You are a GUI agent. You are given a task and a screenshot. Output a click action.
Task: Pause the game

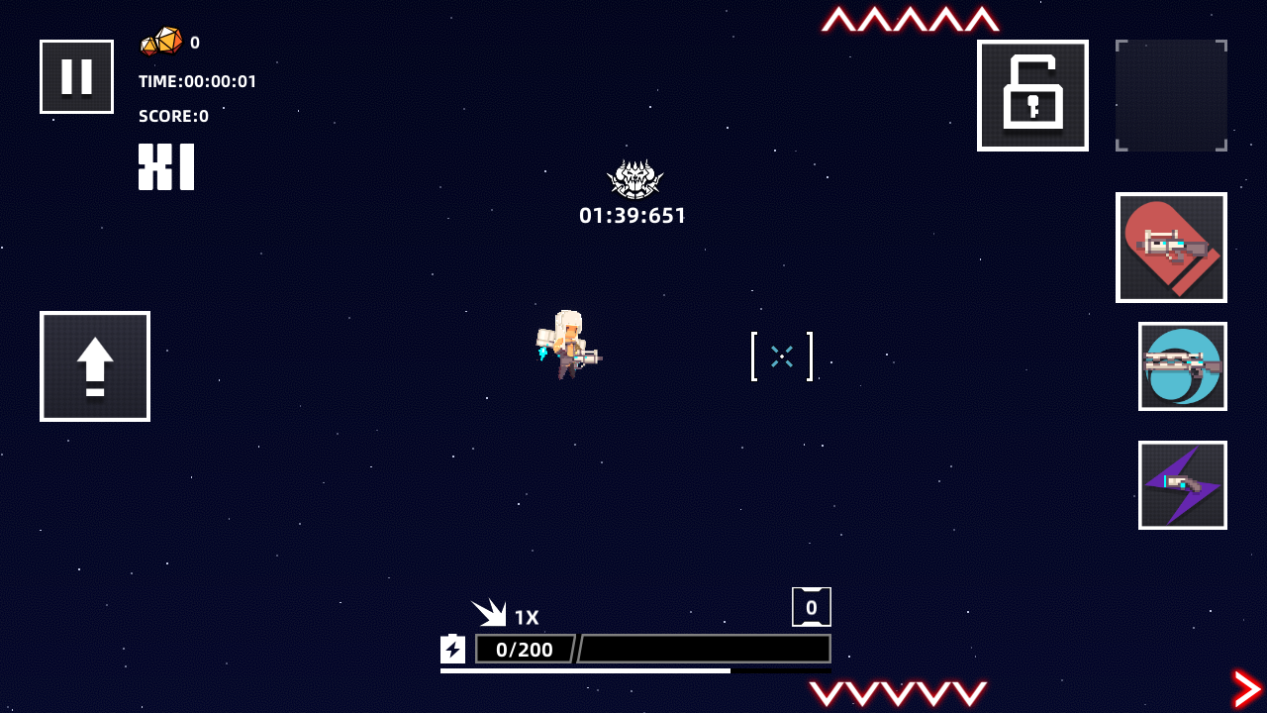coord(77,77)
